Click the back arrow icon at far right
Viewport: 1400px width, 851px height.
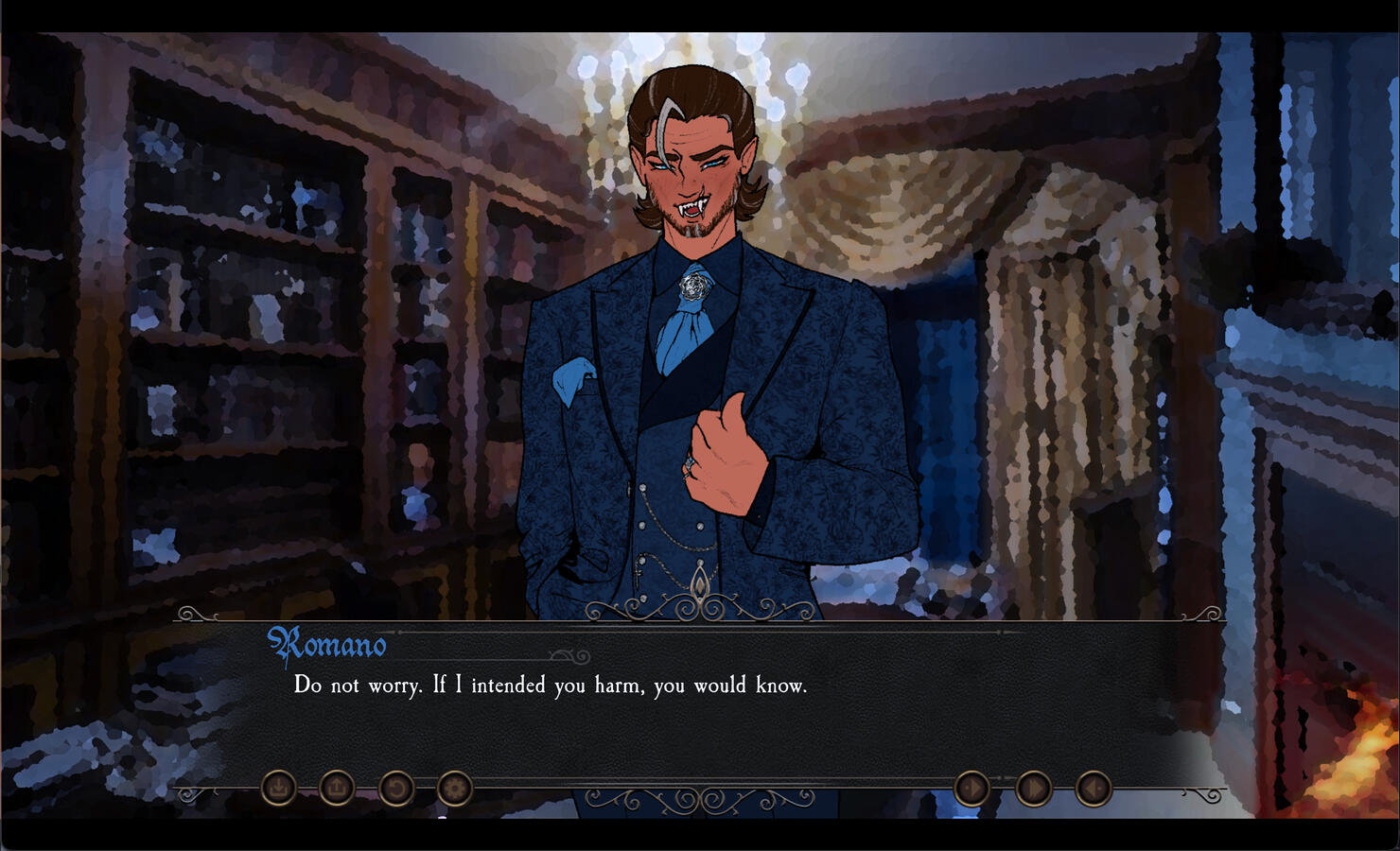tap(1094, 786)
